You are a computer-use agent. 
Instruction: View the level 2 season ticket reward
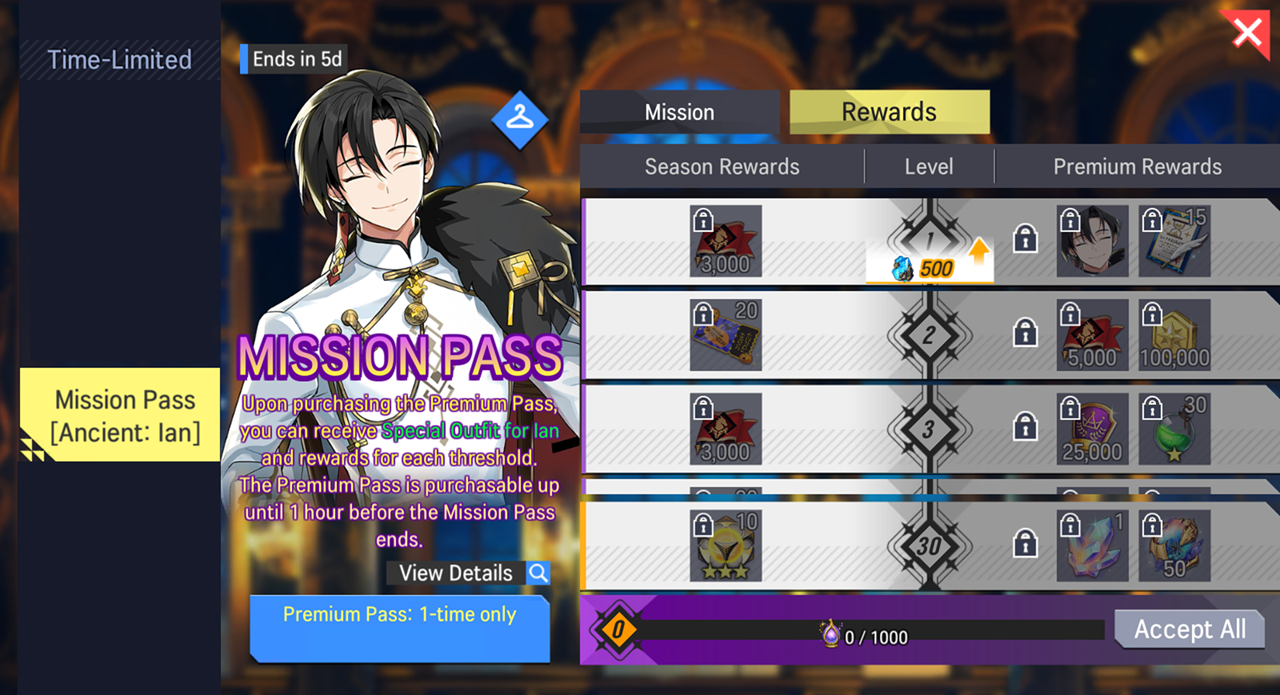(726, 335)
